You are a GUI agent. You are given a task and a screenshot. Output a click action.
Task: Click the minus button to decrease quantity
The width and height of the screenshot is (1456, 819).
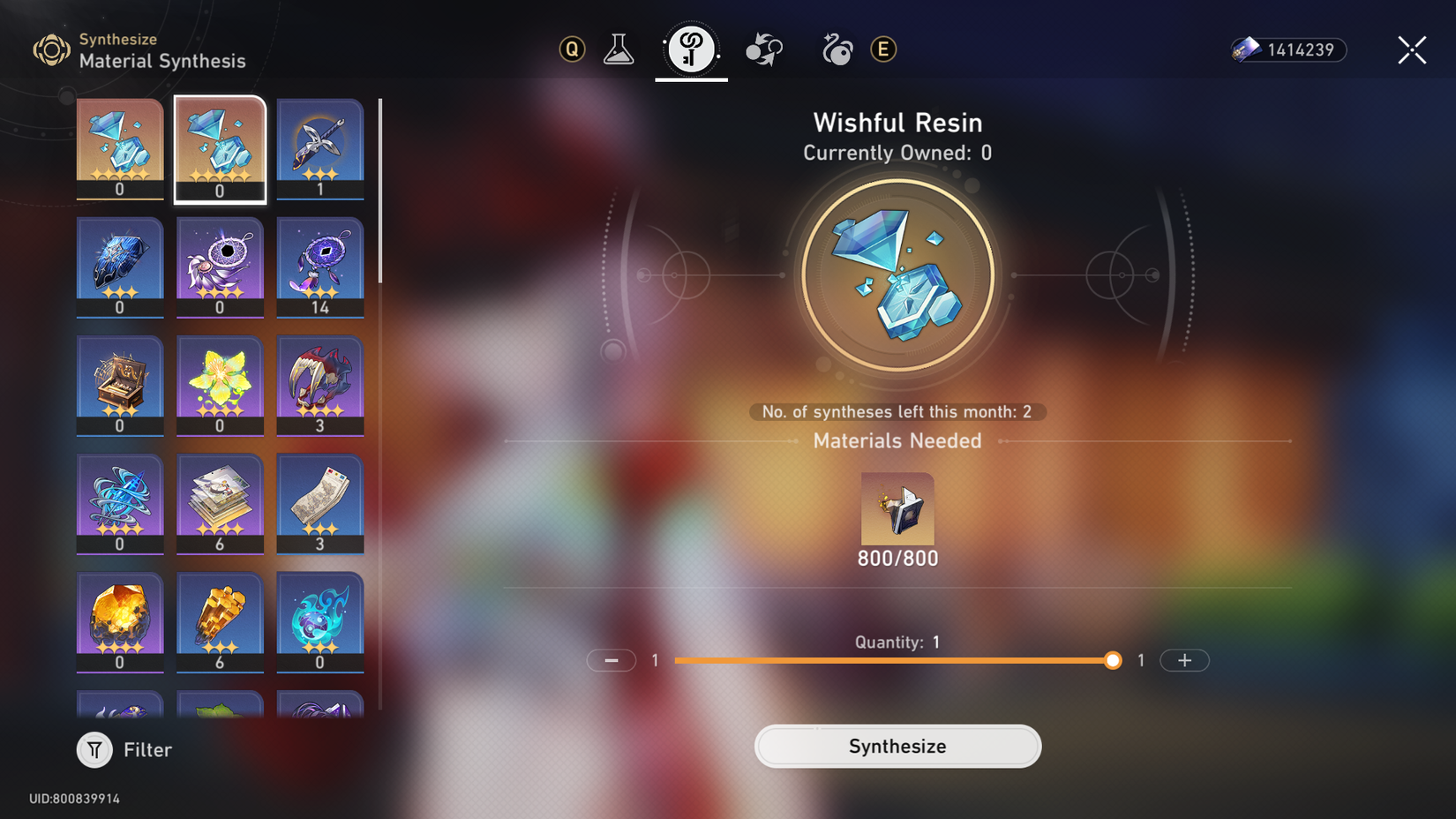(x=612, y=660)
